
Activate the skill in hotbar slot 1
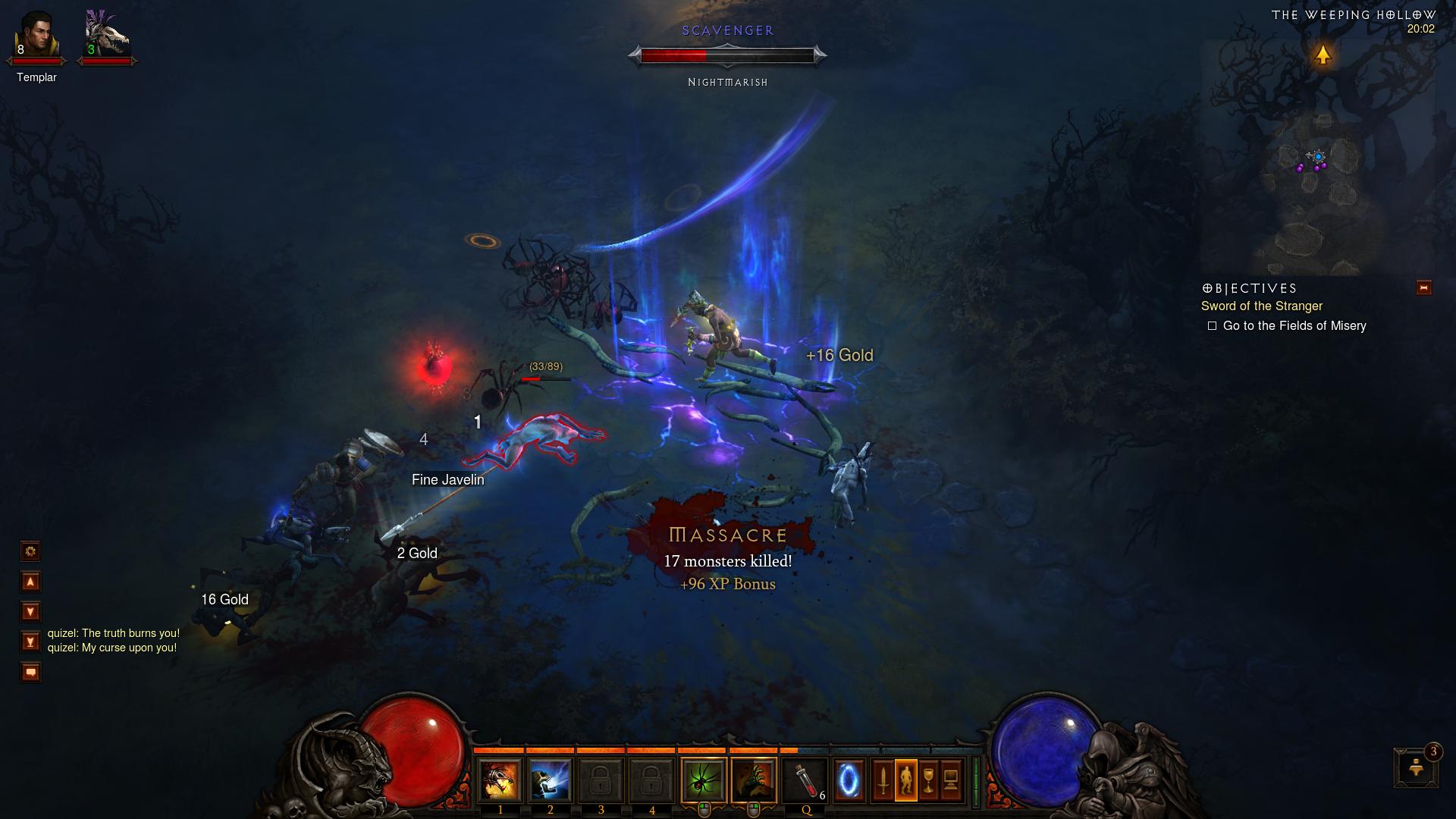click(x=500, y=780)
